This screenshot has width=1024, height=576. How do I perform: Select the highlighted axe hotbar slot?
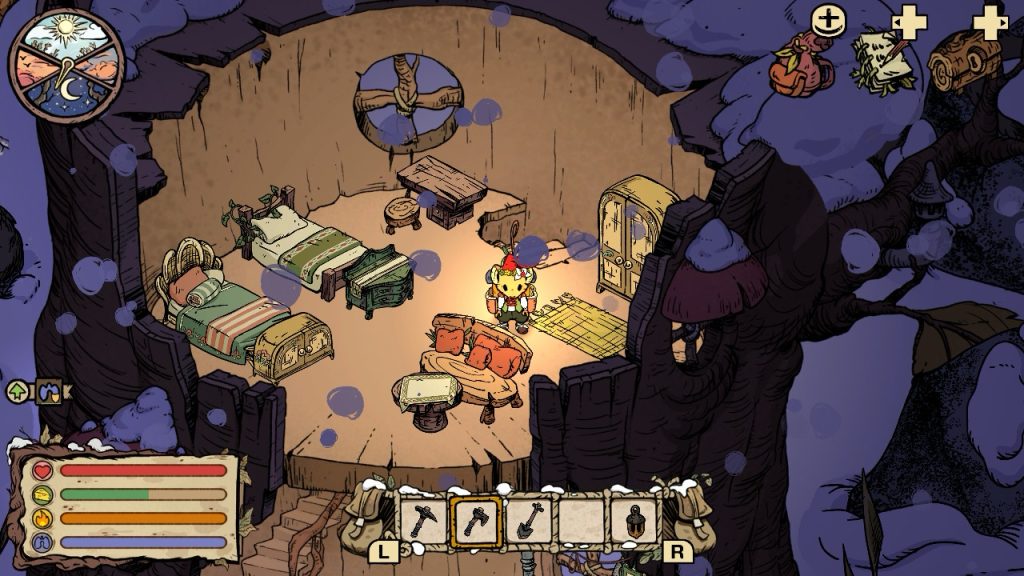(477, 521)
